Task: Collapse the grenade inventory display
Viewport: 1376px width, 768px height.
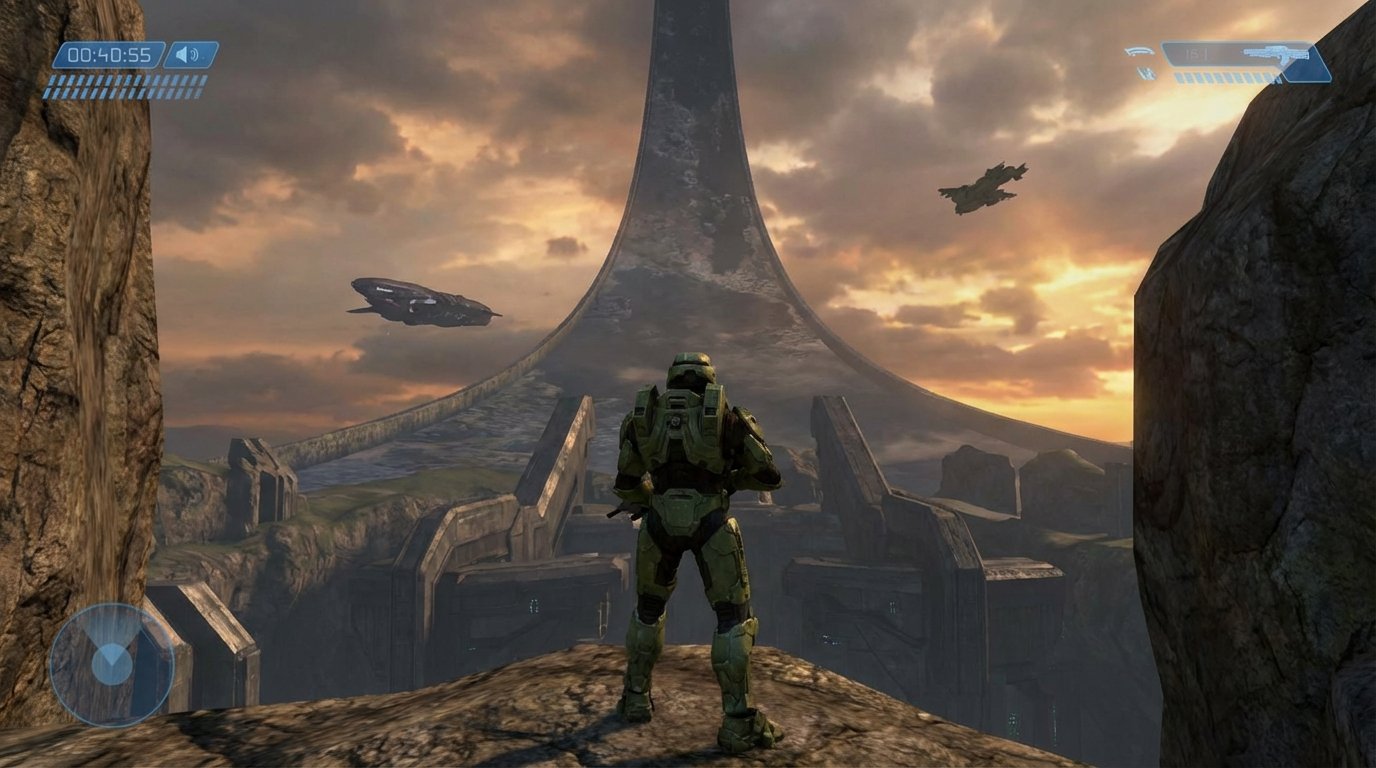Action: click(1139, 62)
